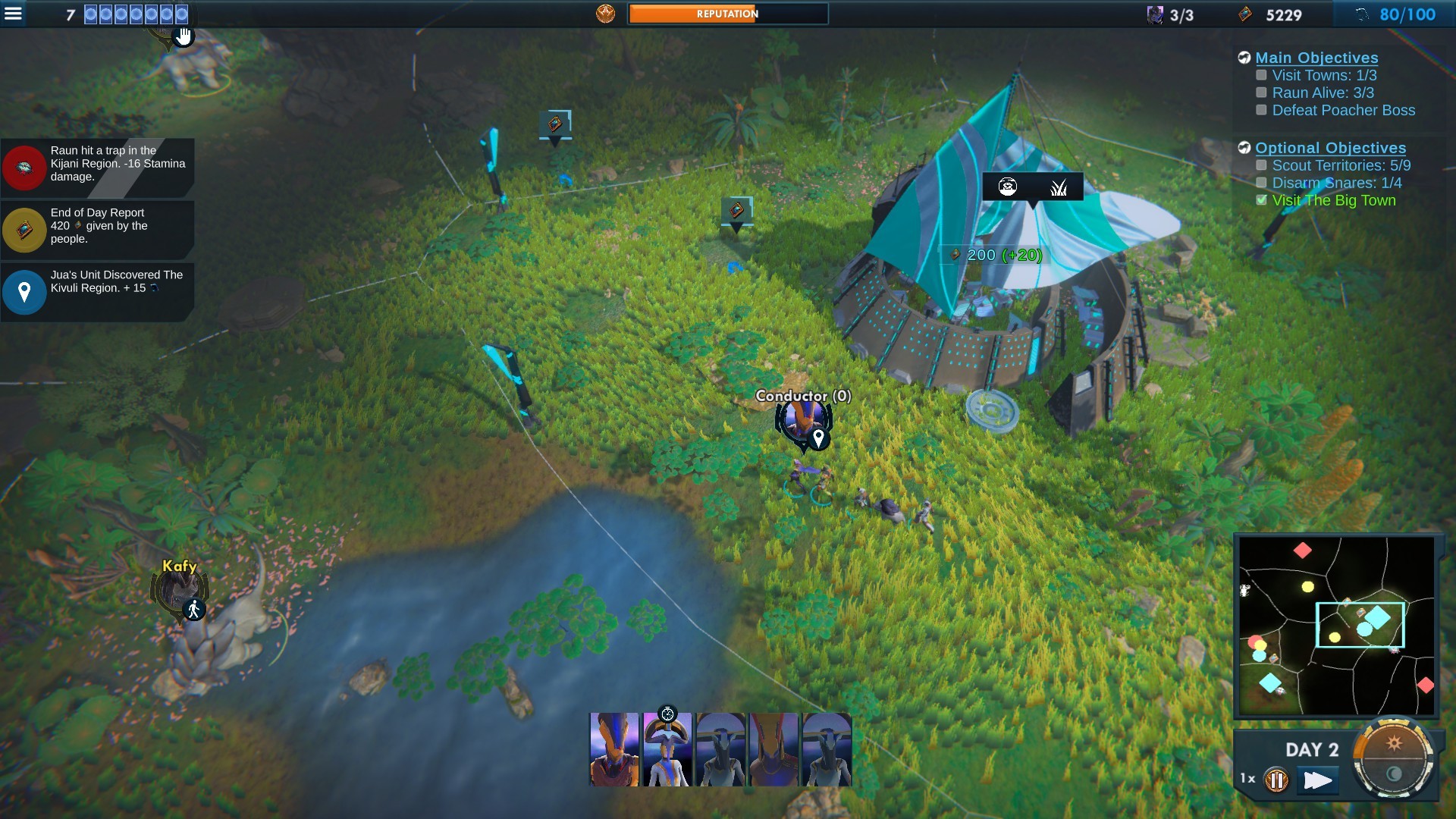Toggle the Optional Objectives list
Screen dimensions: 1456x819
(1329, 148)
